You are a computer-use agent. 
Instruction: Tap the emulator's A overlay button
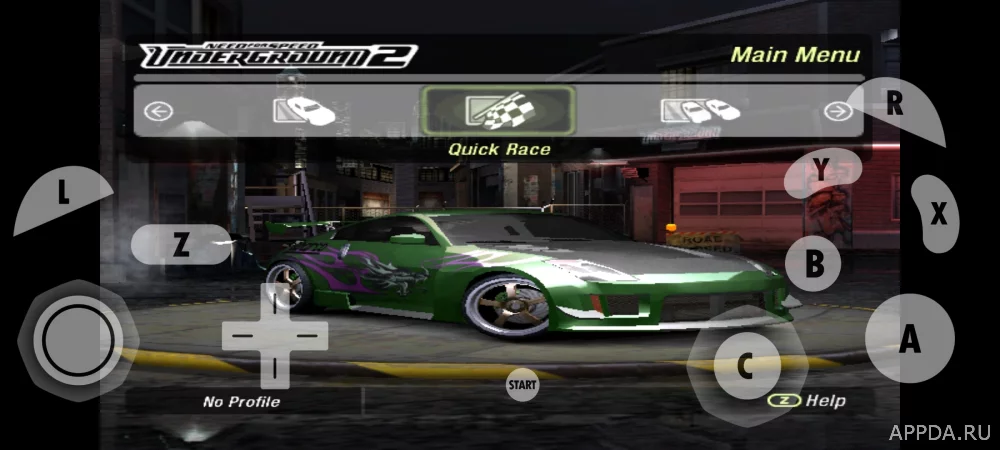(908, 340)
